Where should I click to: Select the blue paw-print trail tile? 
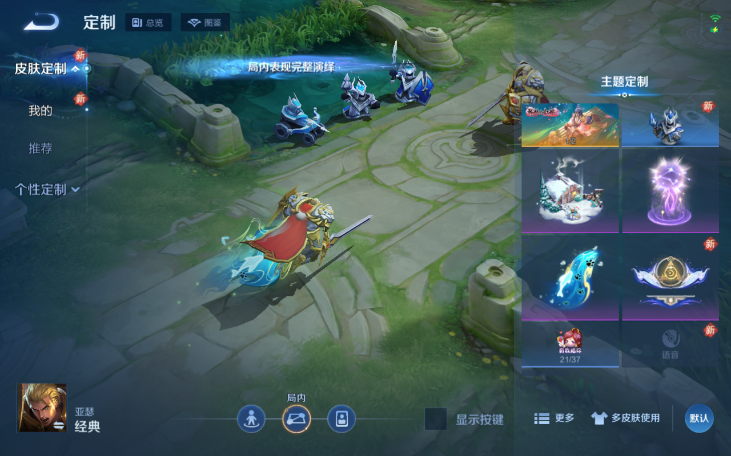[x=570, y=278]
